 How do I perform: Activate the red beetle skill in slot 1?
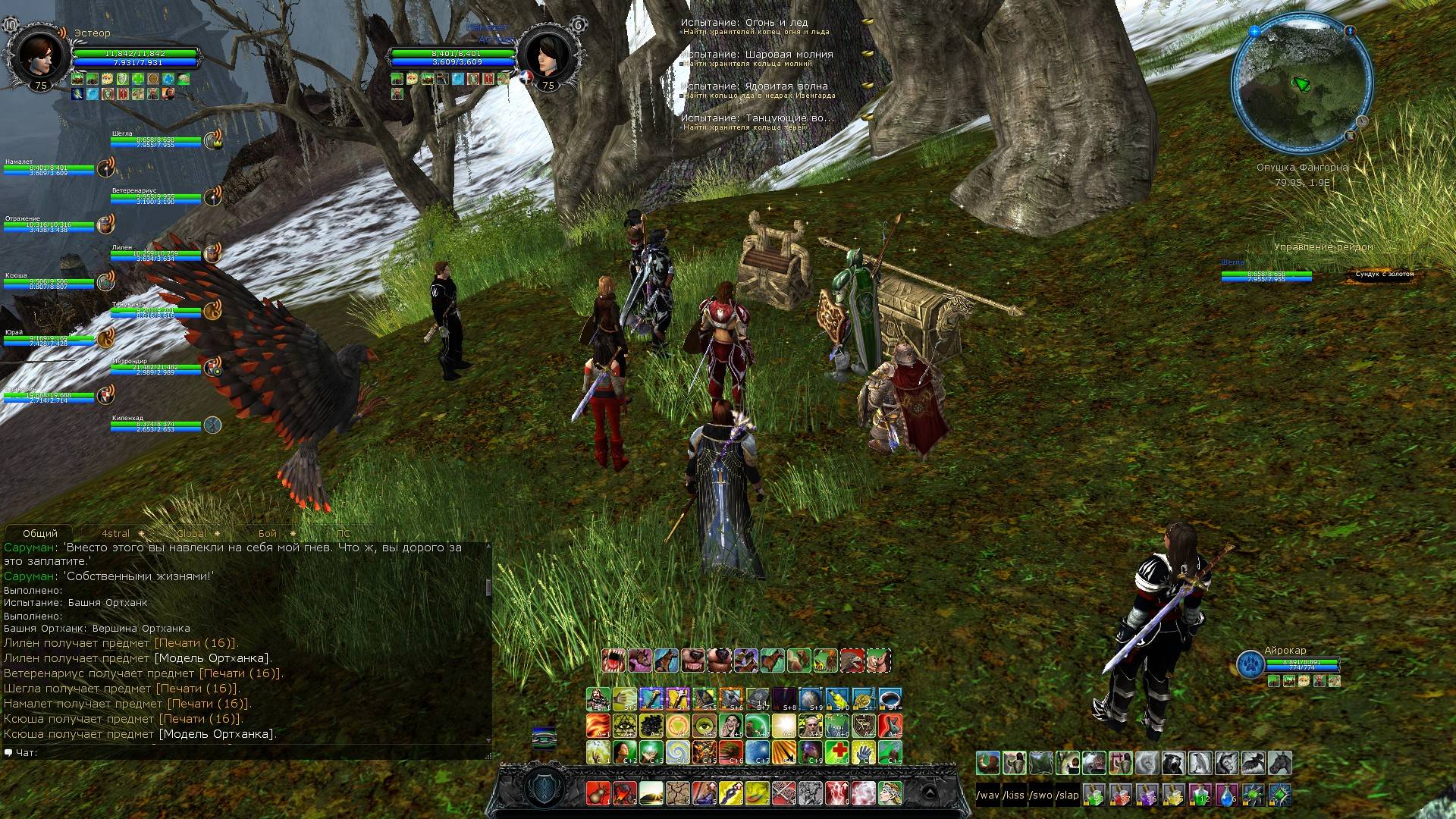click(x=598, y=793)
